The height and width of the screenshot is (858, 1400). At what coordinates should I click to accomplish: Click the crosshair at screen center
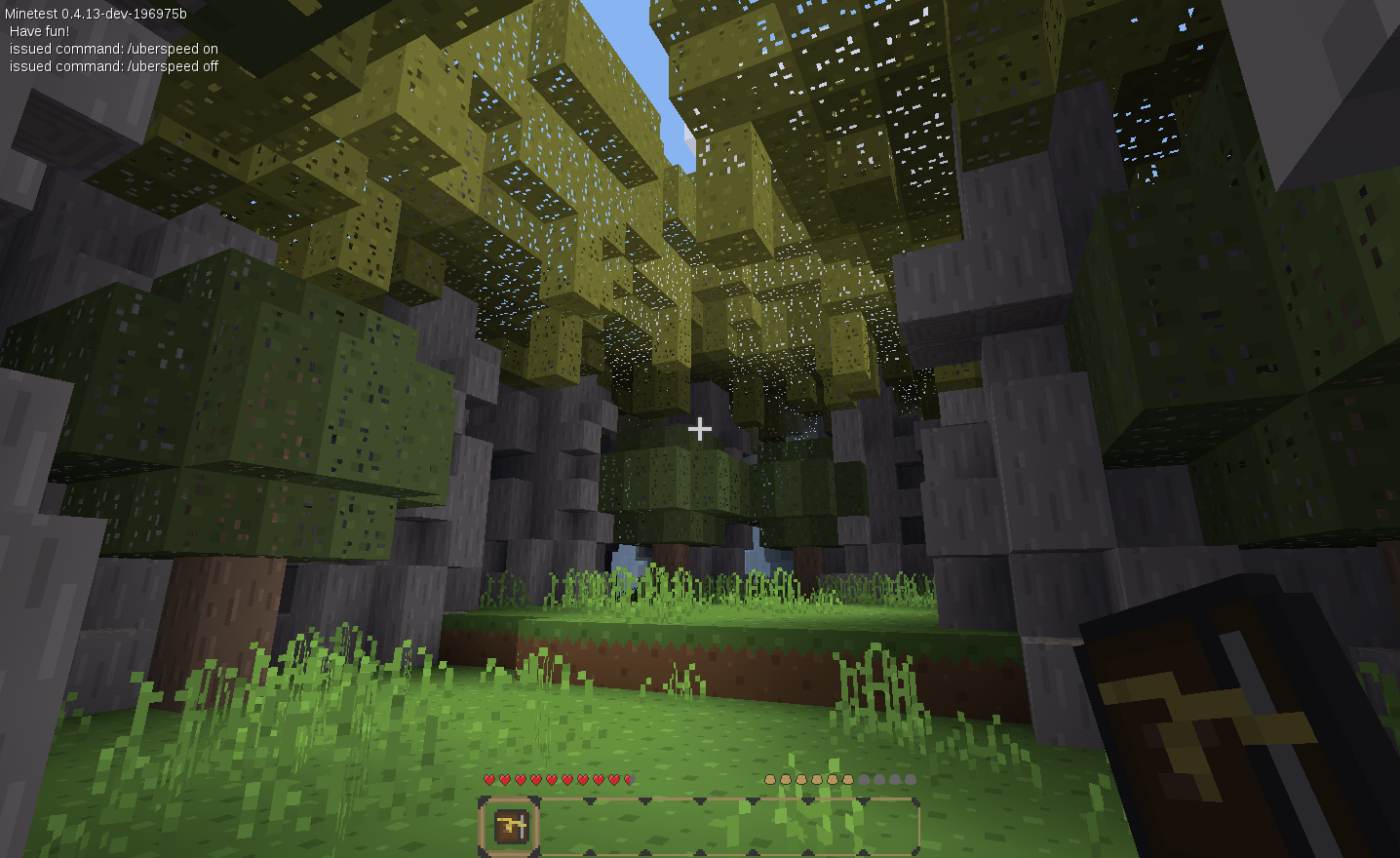point(699,427)
